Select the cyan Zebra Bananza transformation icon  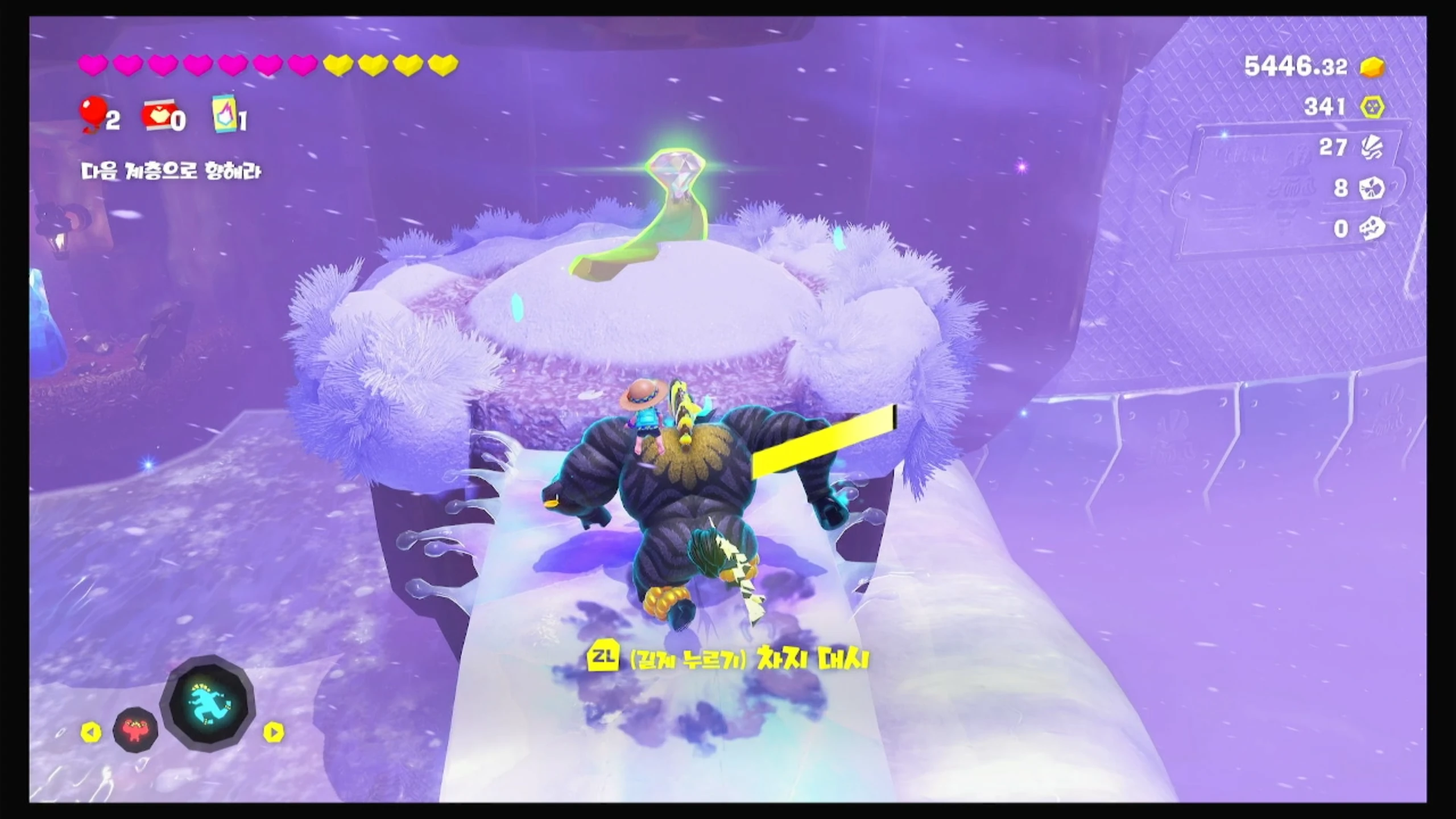click(x=208, y=704)
